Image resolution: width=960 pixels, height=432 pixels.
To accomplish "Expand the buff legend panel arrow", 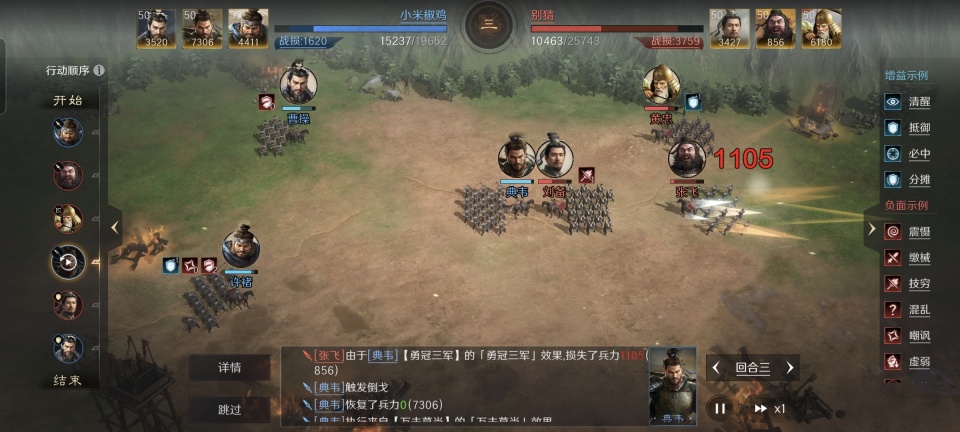I will [x=872, y=228].
